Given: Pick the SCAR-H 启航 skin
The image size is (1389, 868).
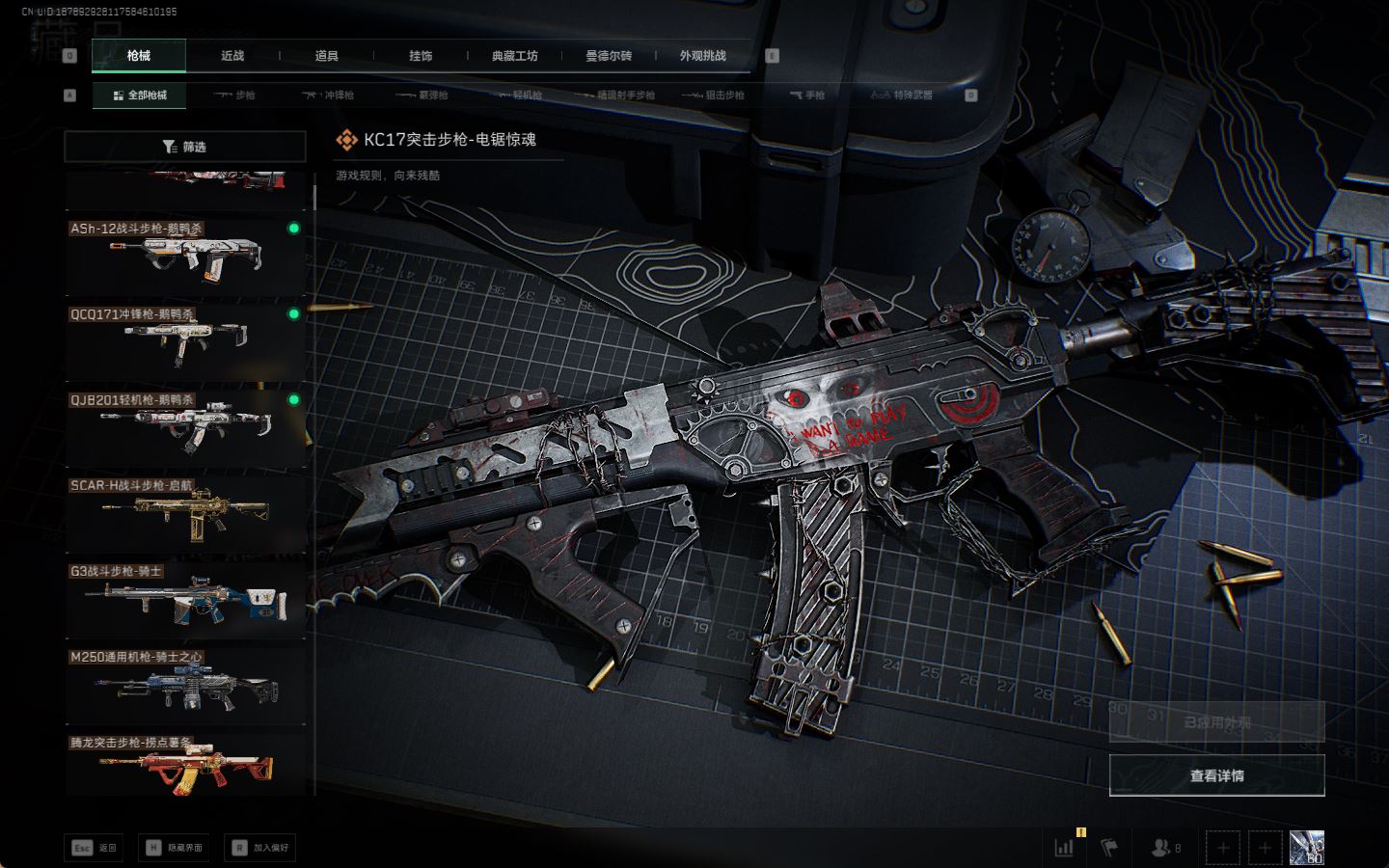Looking at the screenshot, I should [185, 512].
